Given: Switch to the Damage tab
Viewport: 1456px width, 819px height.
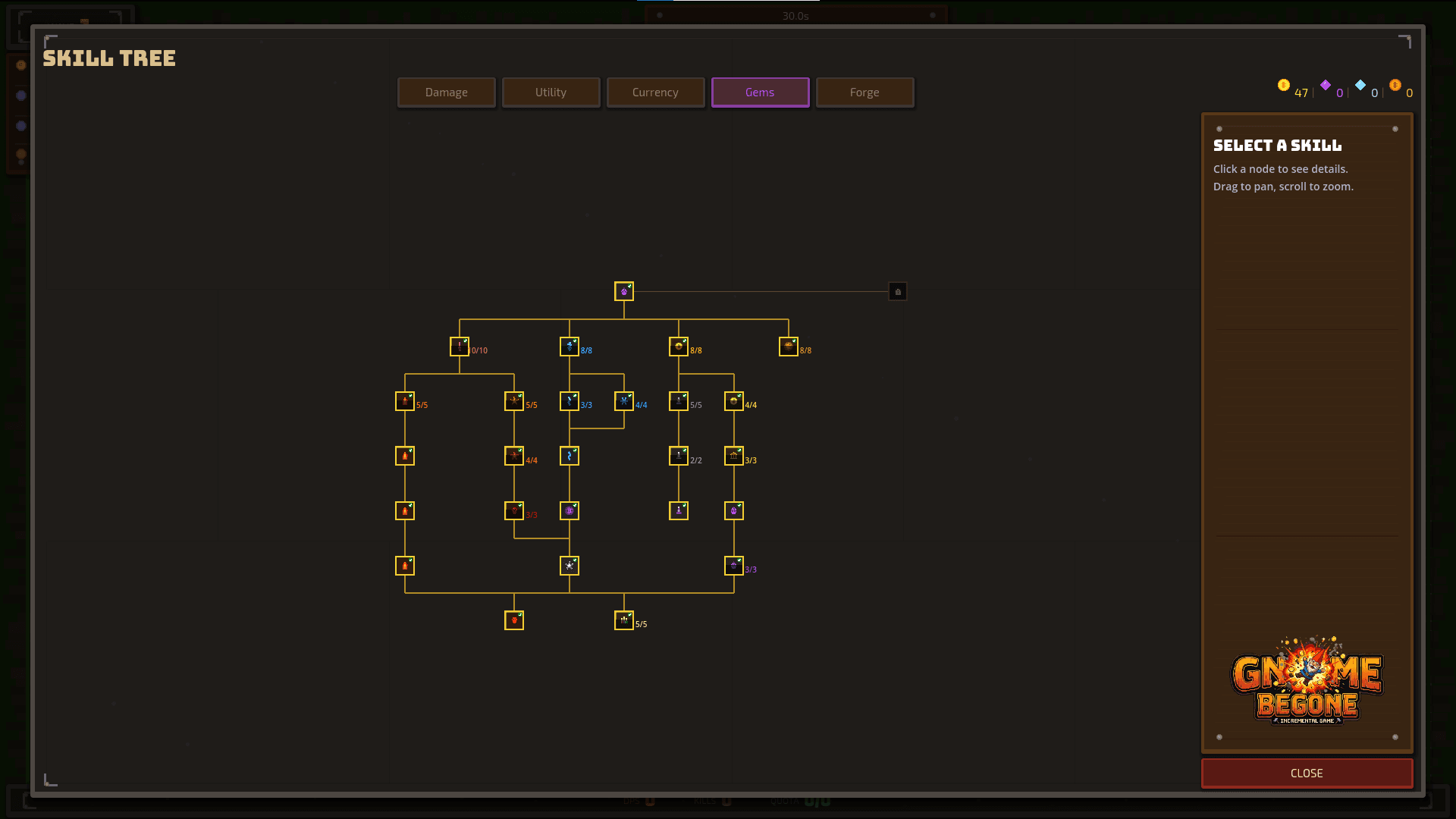Looking at the screenshot, I should [446, 92].
